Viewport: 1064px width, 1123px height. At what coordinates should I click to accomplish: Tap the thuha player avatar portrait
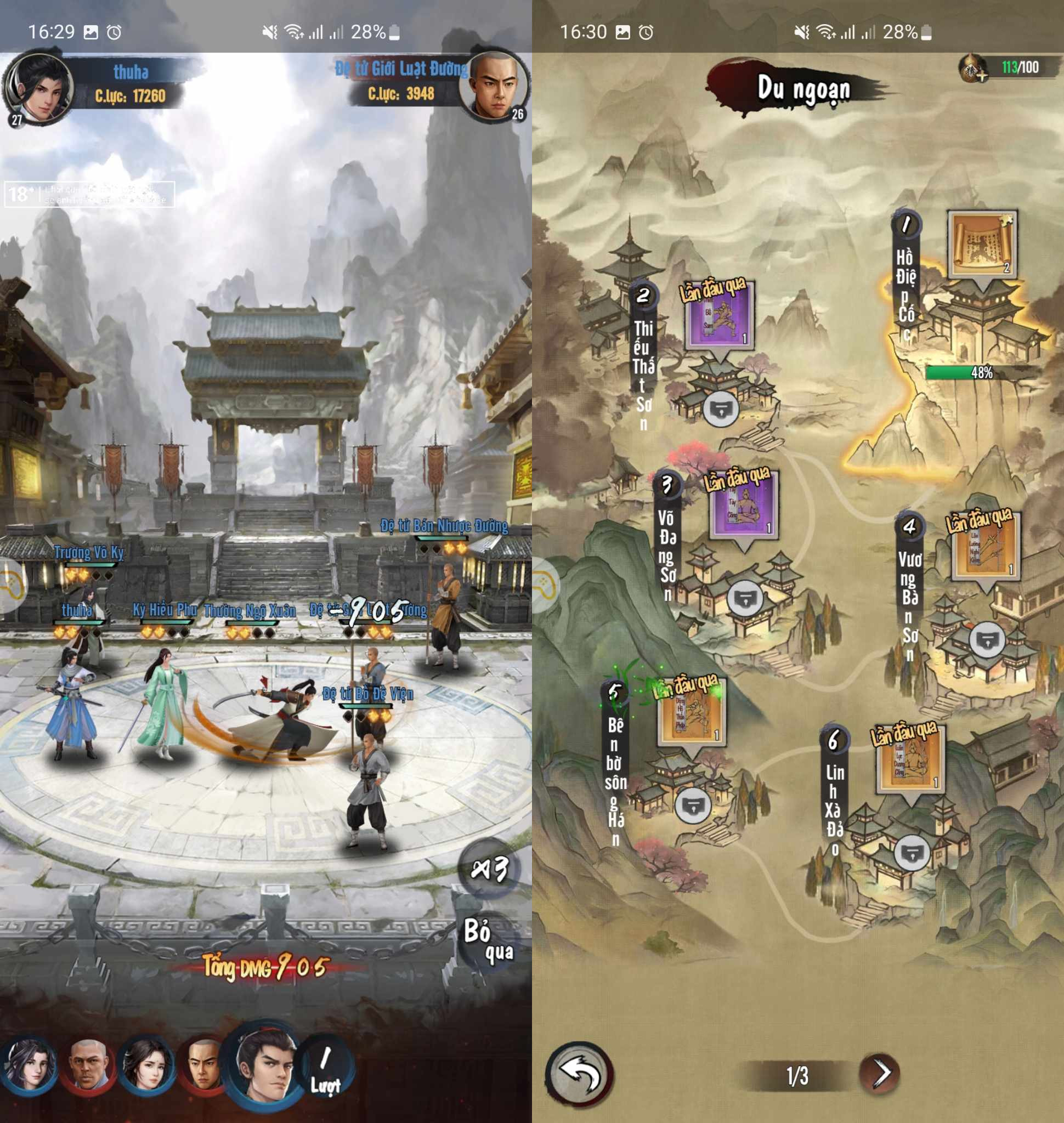point(39,87)
